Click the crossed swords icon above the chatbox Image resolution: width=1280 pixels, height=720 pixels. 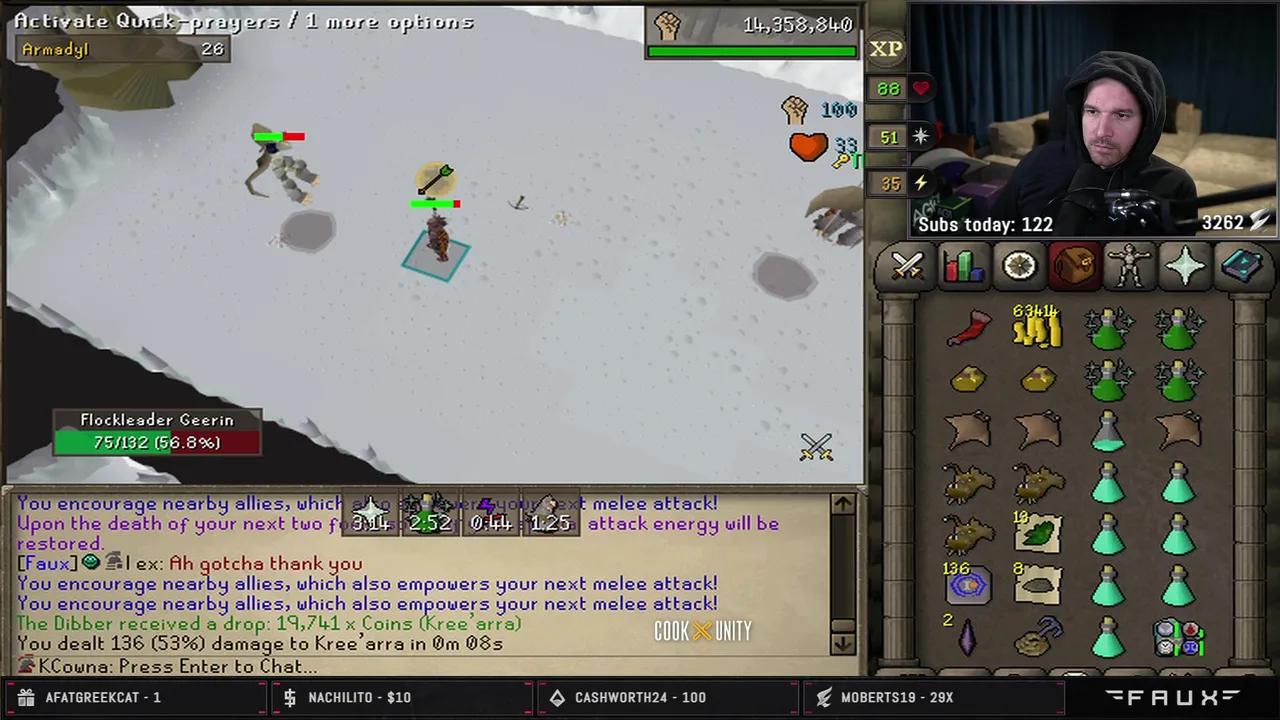point(816,447)
